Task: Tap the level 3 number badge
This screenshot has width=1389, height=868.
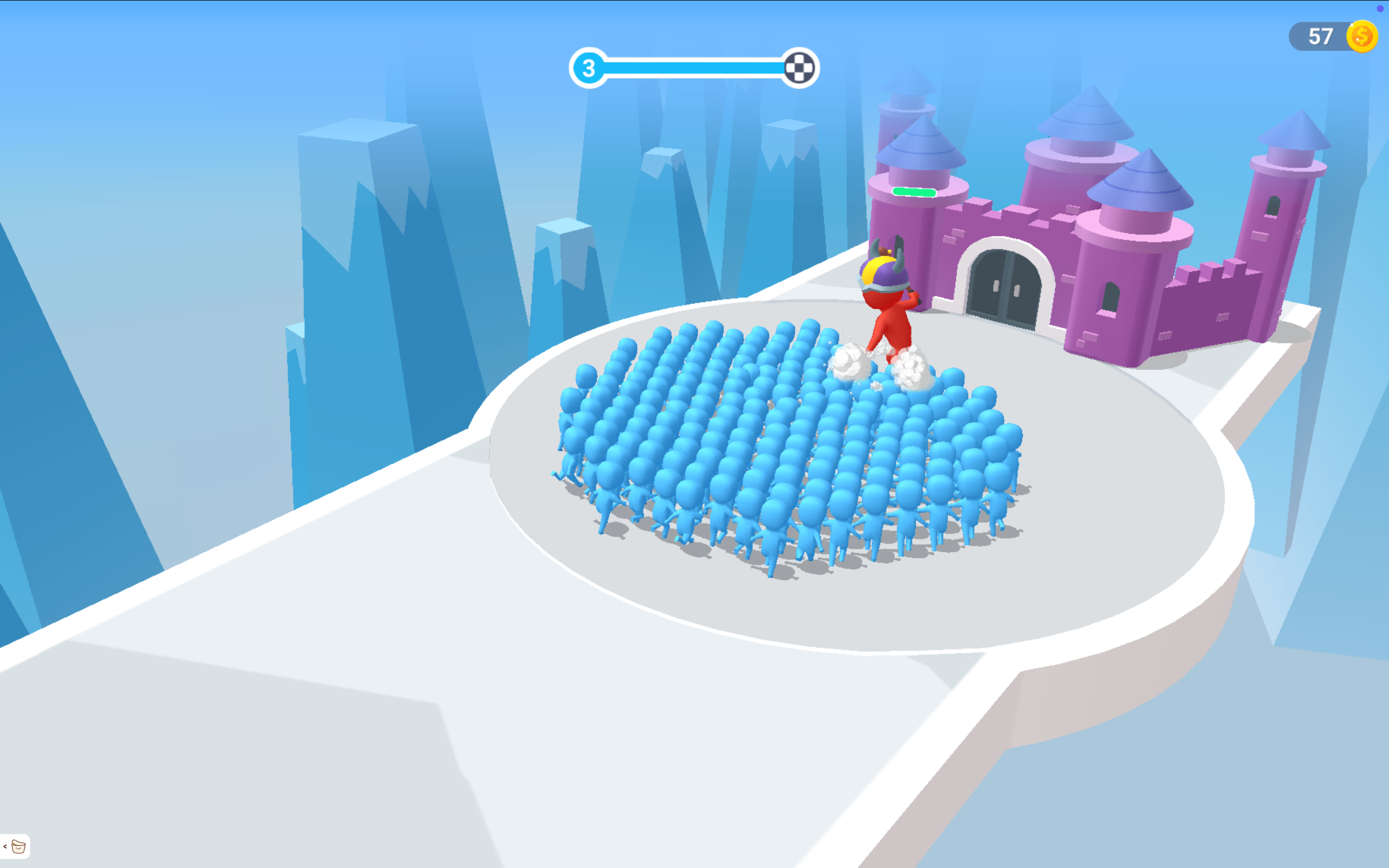Action: click(589, 67)
